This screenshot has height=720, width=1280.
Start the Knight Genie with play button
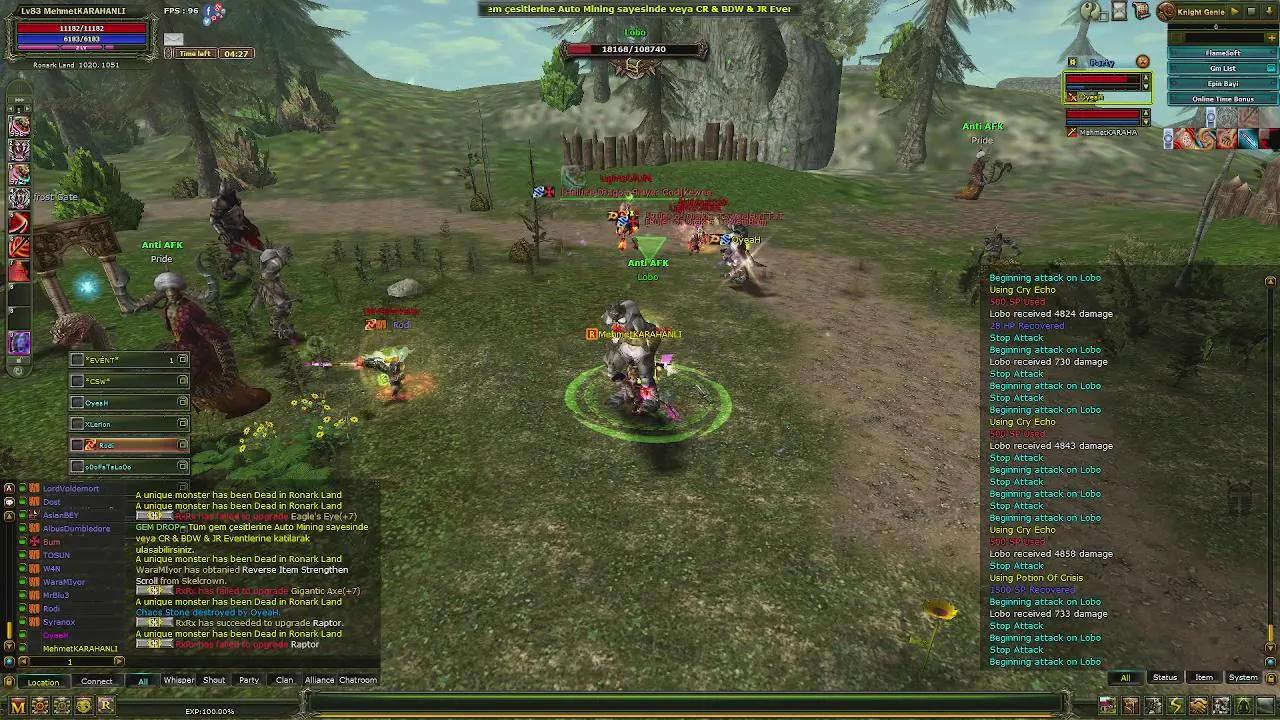pyautogui.click(x=1234, y=12)
